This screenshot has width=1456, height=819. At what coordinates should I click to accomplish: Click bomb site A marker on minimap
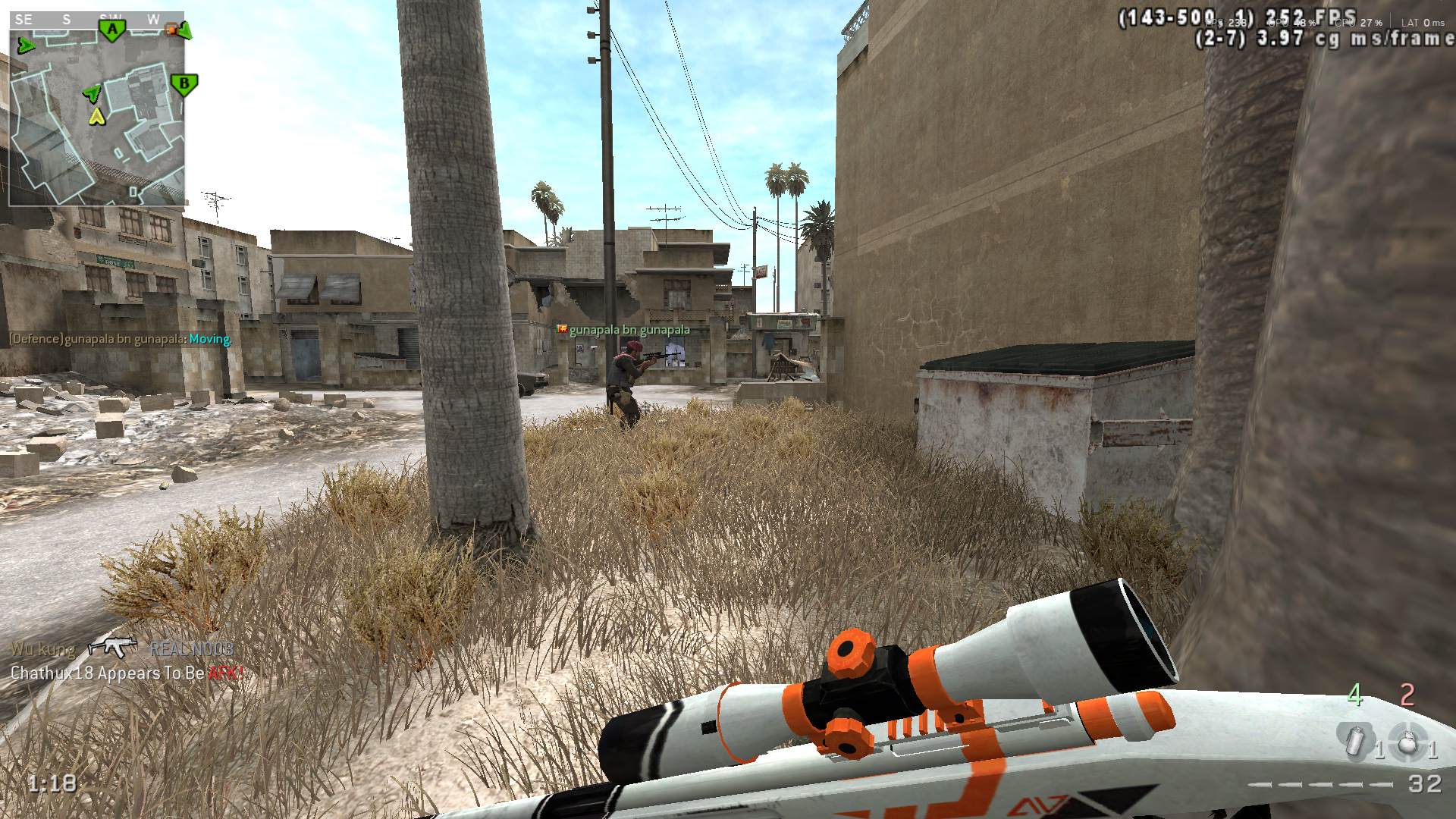(112, 30)
